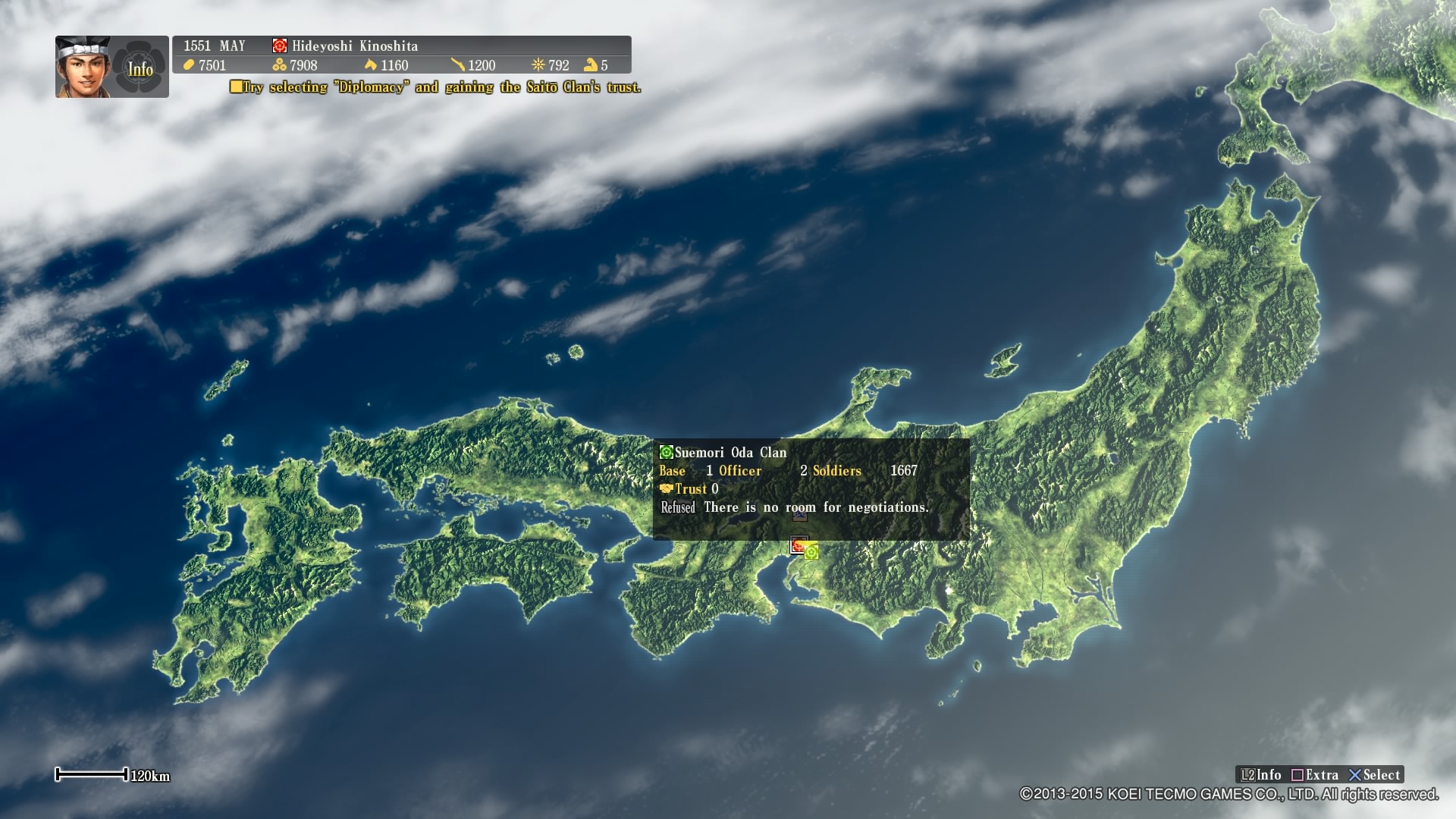Click the handshake Trust icon in the tooltip
Viewport: 1456px width, 819px height.
click(668, 489)
